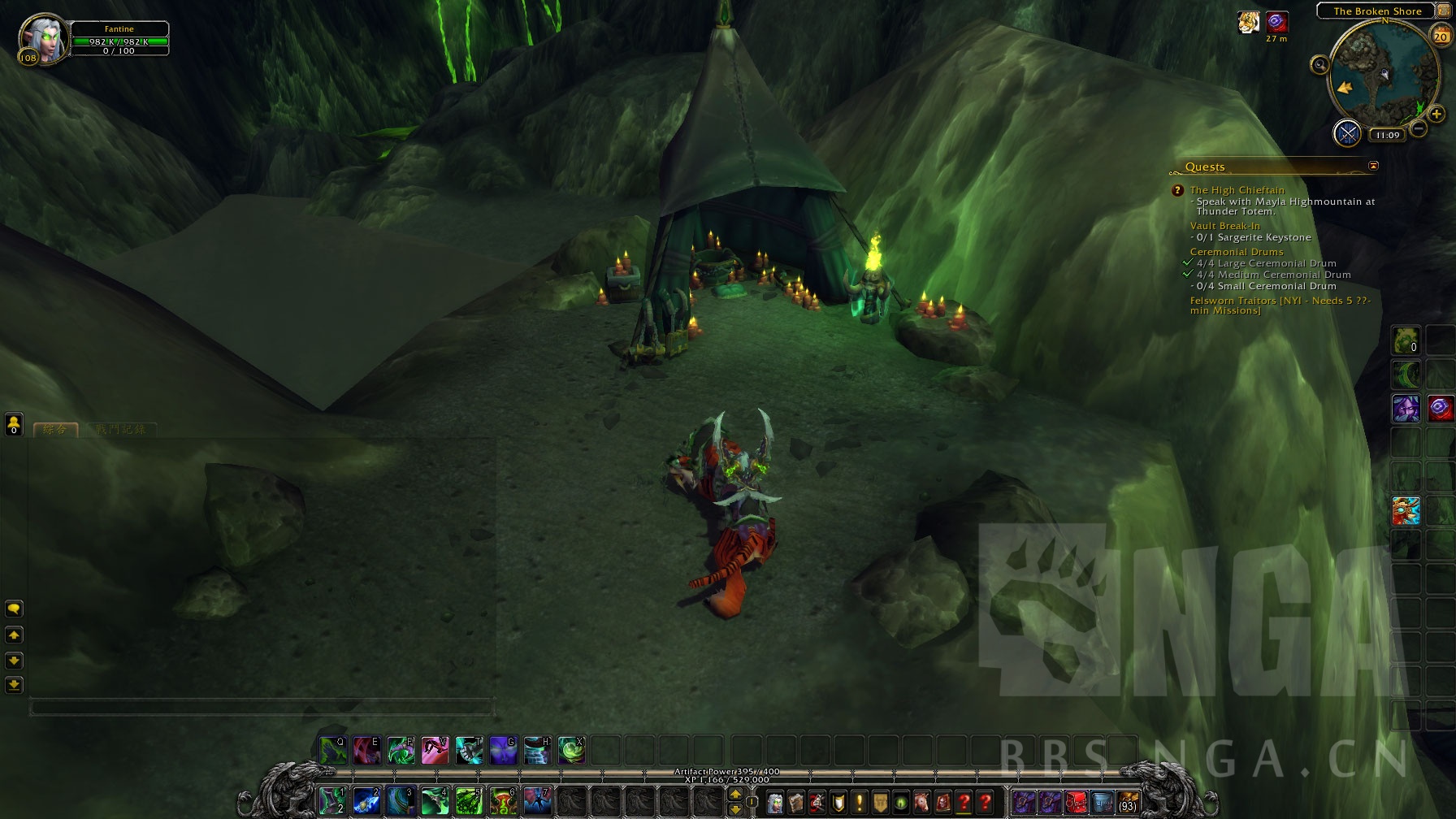Open the backpack showing 93 free slots
Image resolution: width=1456 pixels, height=819 pixels.
[x=1127, y=802]
